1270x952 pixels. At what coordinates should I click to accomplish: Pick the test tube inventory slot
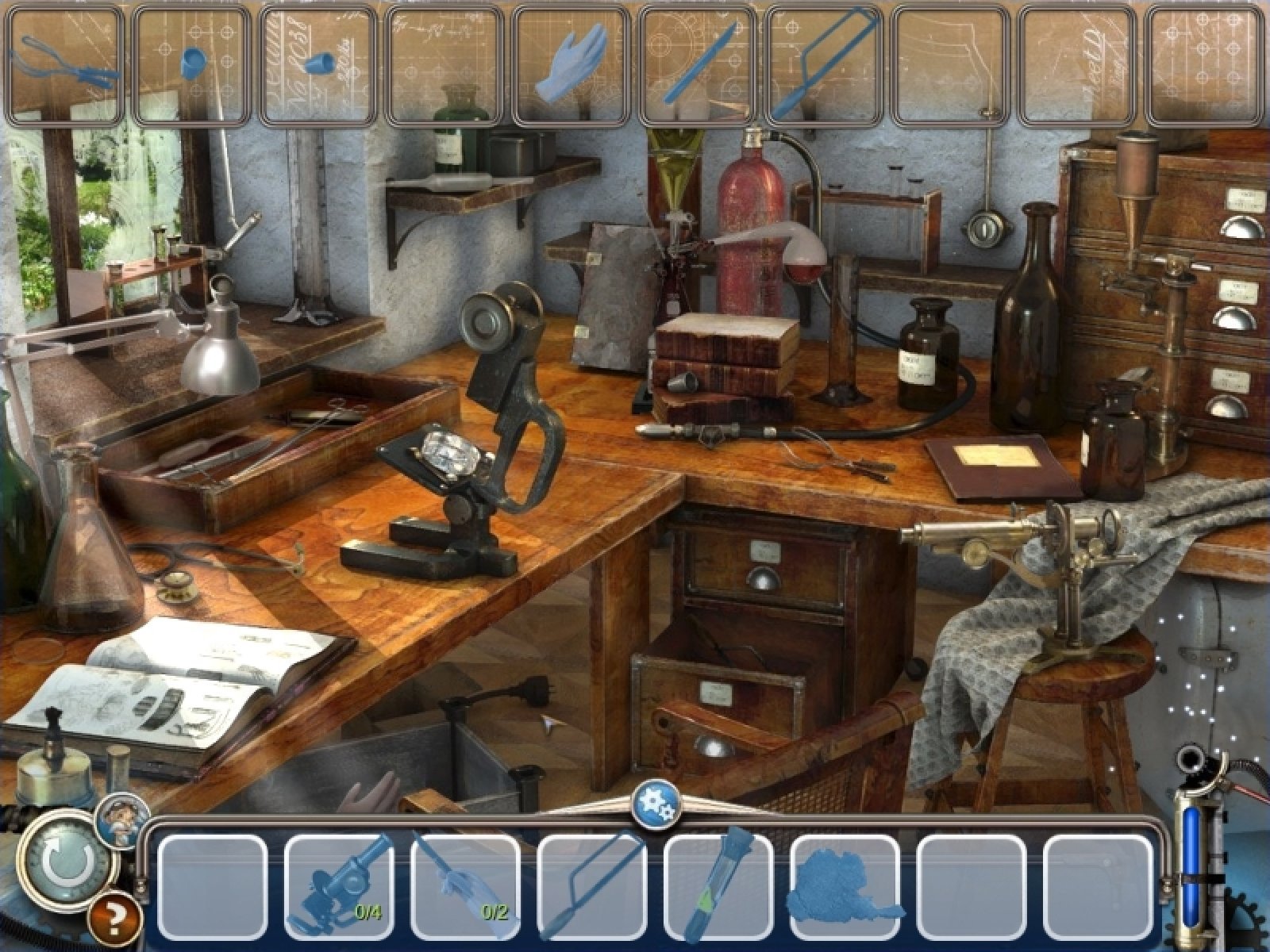coord(718,888)
